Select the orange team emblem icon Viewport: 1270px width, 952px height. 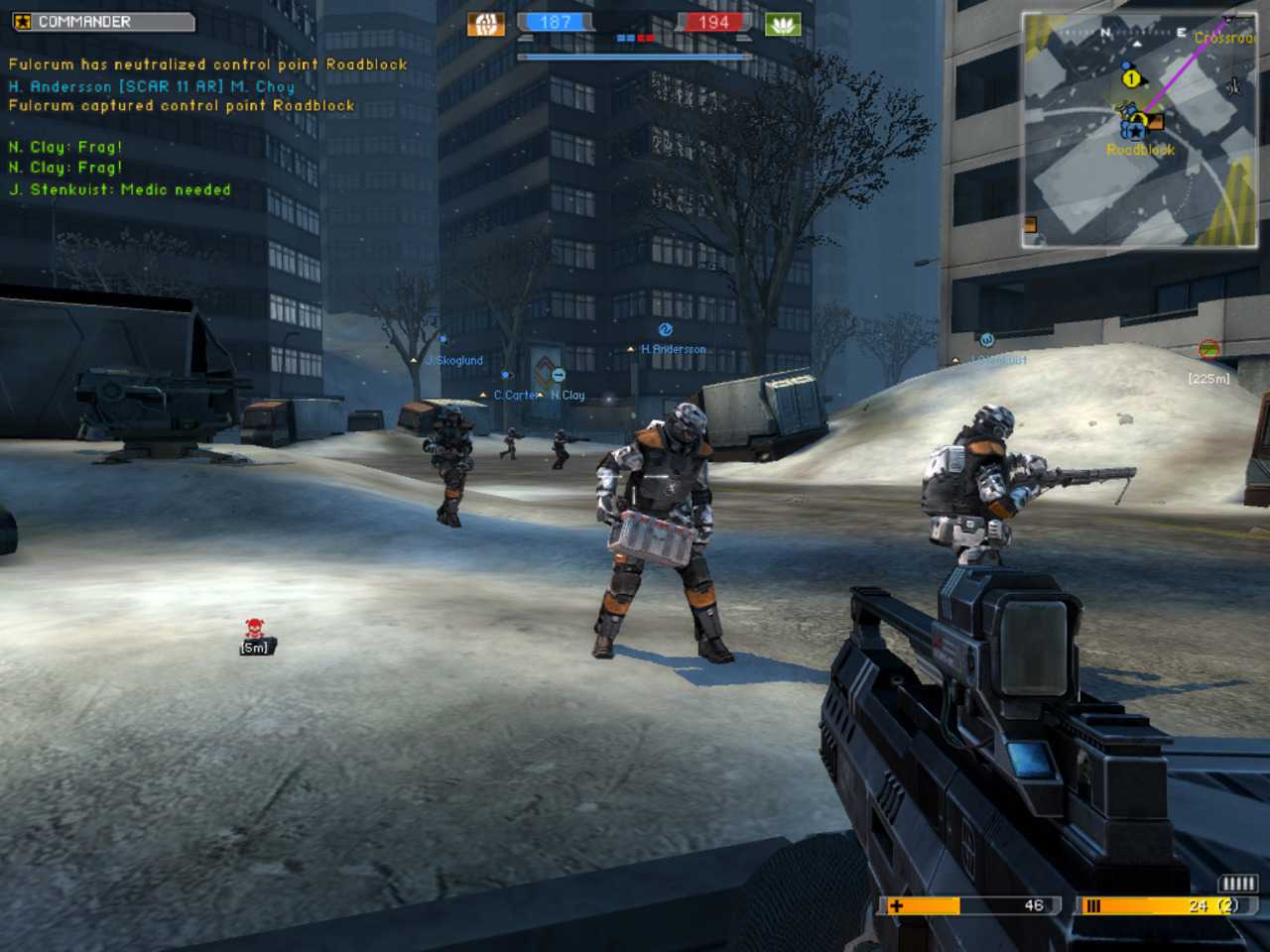coord(485,23)
